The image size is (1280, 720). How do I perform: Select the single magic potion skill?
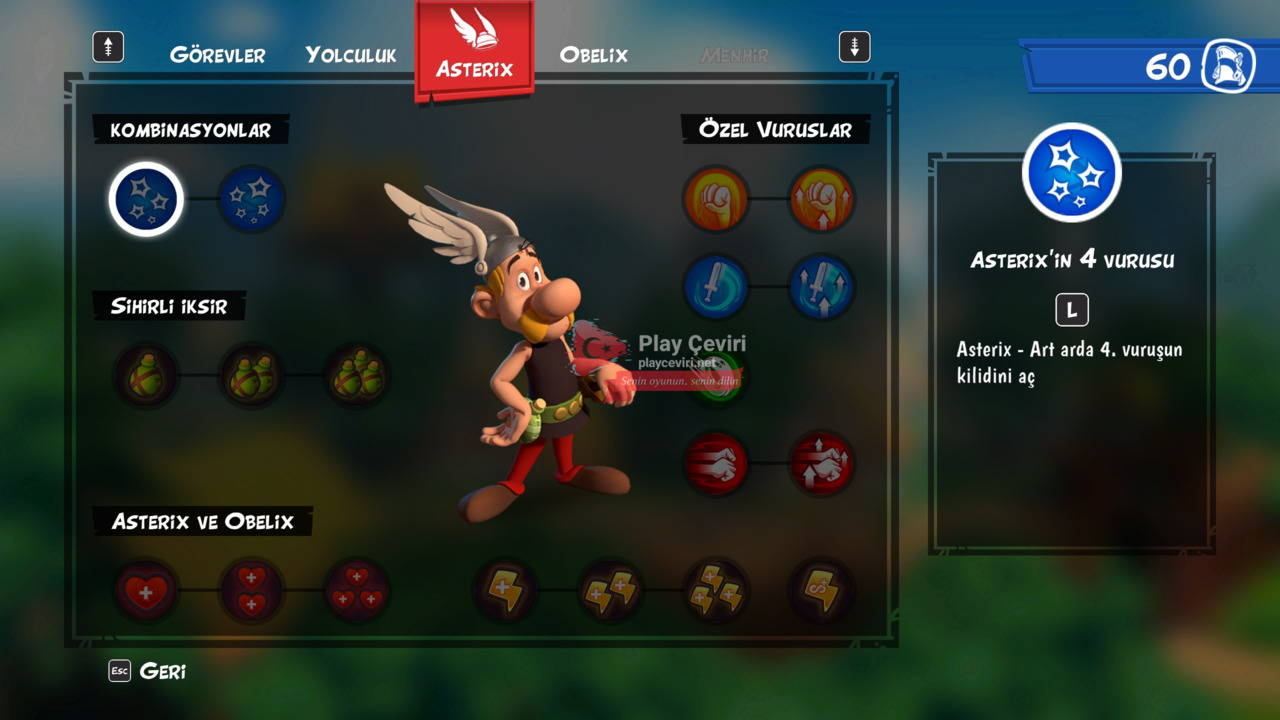146,376
